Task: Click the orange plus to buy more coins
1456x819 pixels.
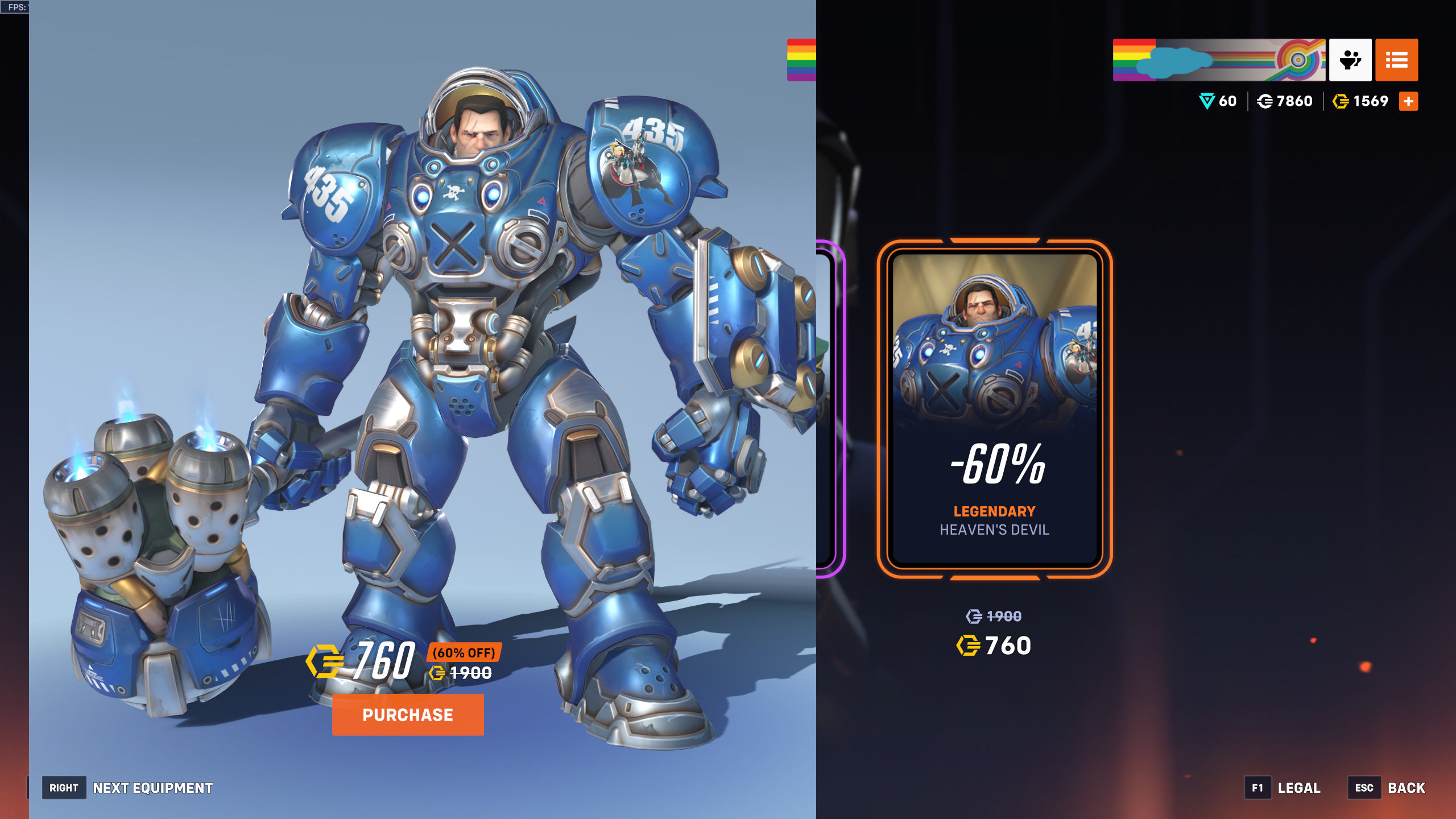Action: tap(1409, 101)
